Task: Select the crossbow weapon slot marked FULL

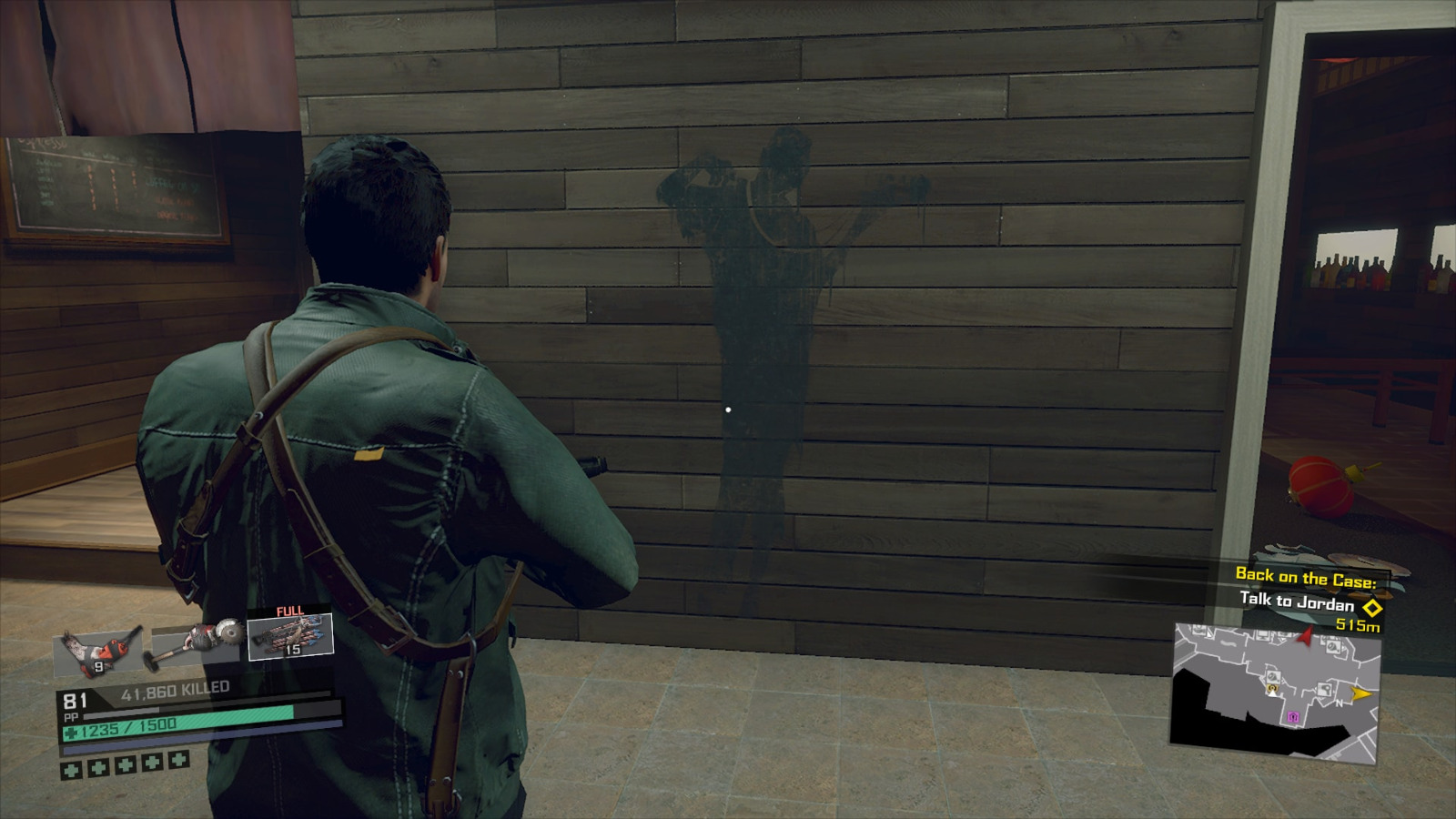Action: pos(290,637)
